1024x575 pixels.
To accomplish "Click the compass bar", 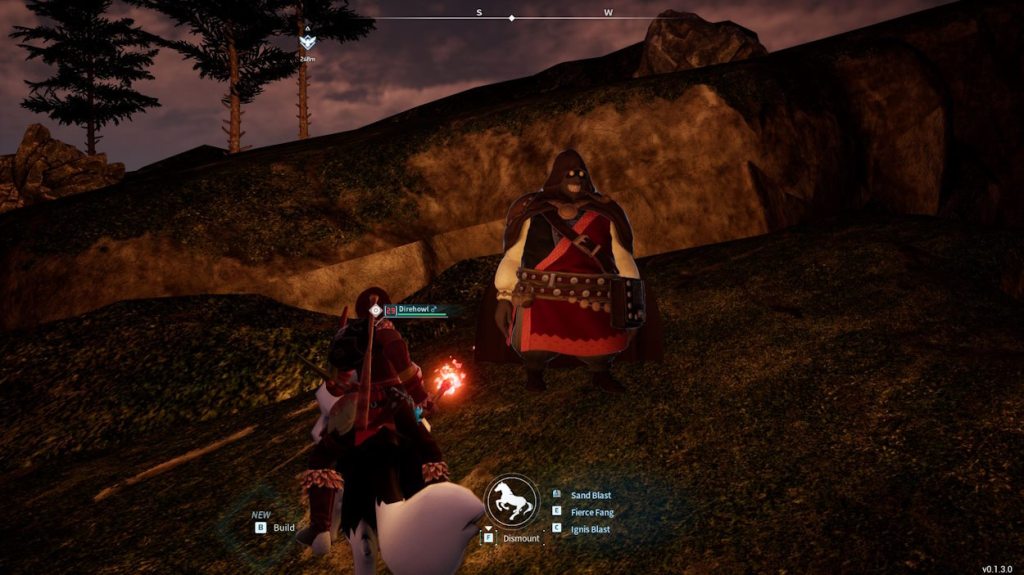I will pos(512,17).
